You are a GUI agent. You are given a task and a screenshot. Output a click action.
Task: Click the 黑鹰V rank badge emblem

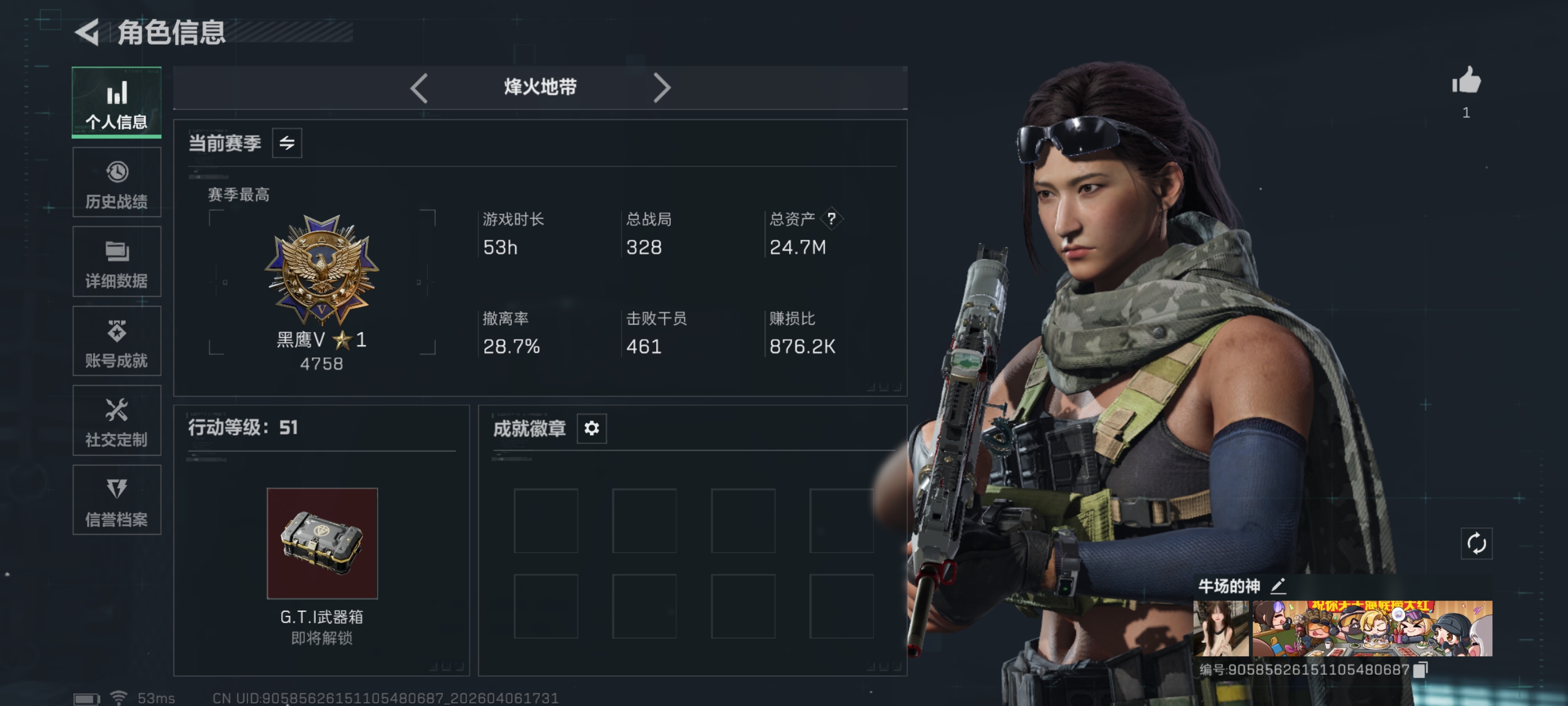pyautogui.click(x=321, y=268)
